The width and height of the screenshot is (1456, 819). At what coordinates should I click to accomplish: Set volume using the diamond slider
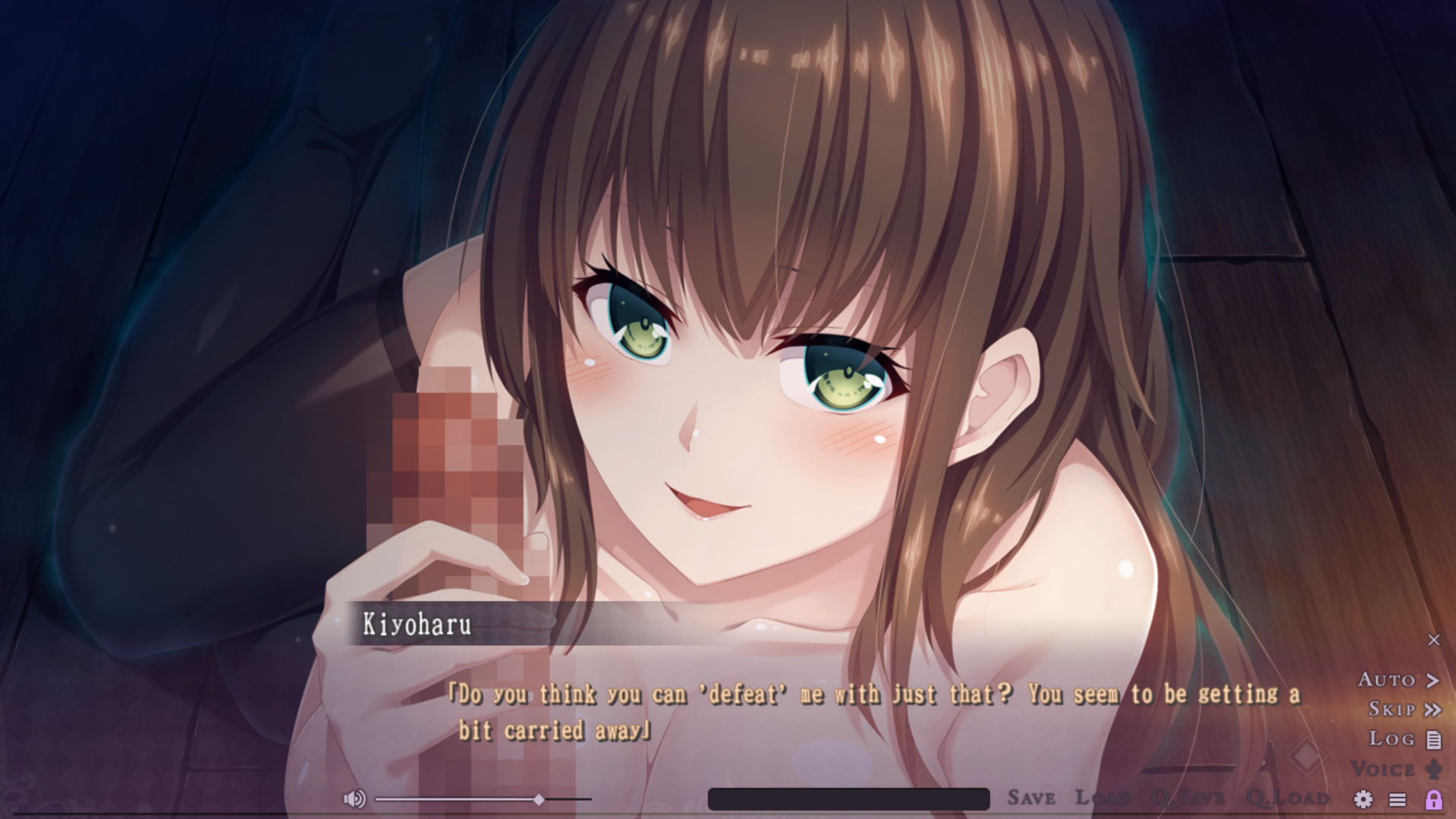point(540,799)
